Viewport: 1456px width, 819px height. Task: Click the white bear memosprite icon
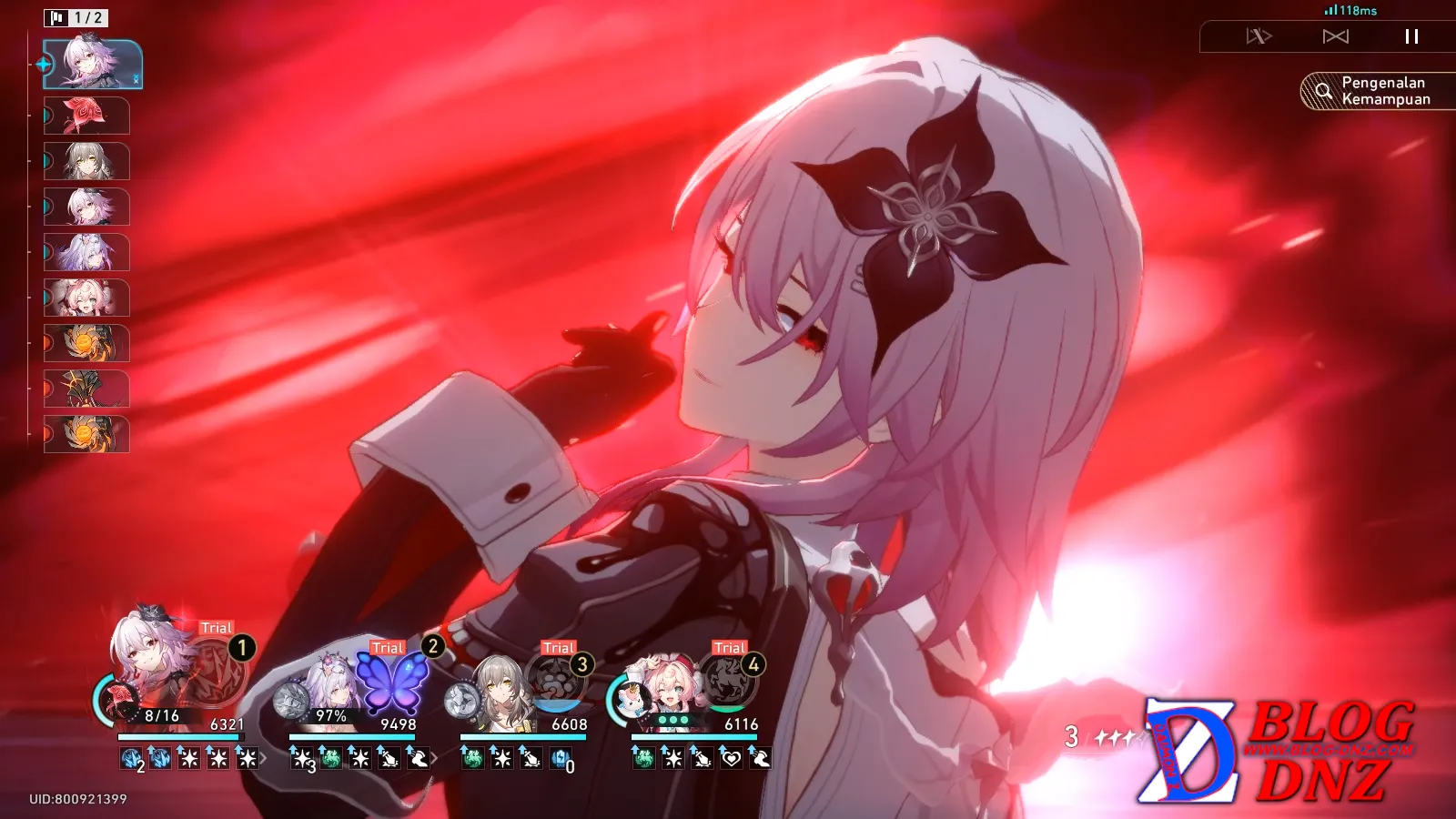pyautogui.click(x=628, y=700)
